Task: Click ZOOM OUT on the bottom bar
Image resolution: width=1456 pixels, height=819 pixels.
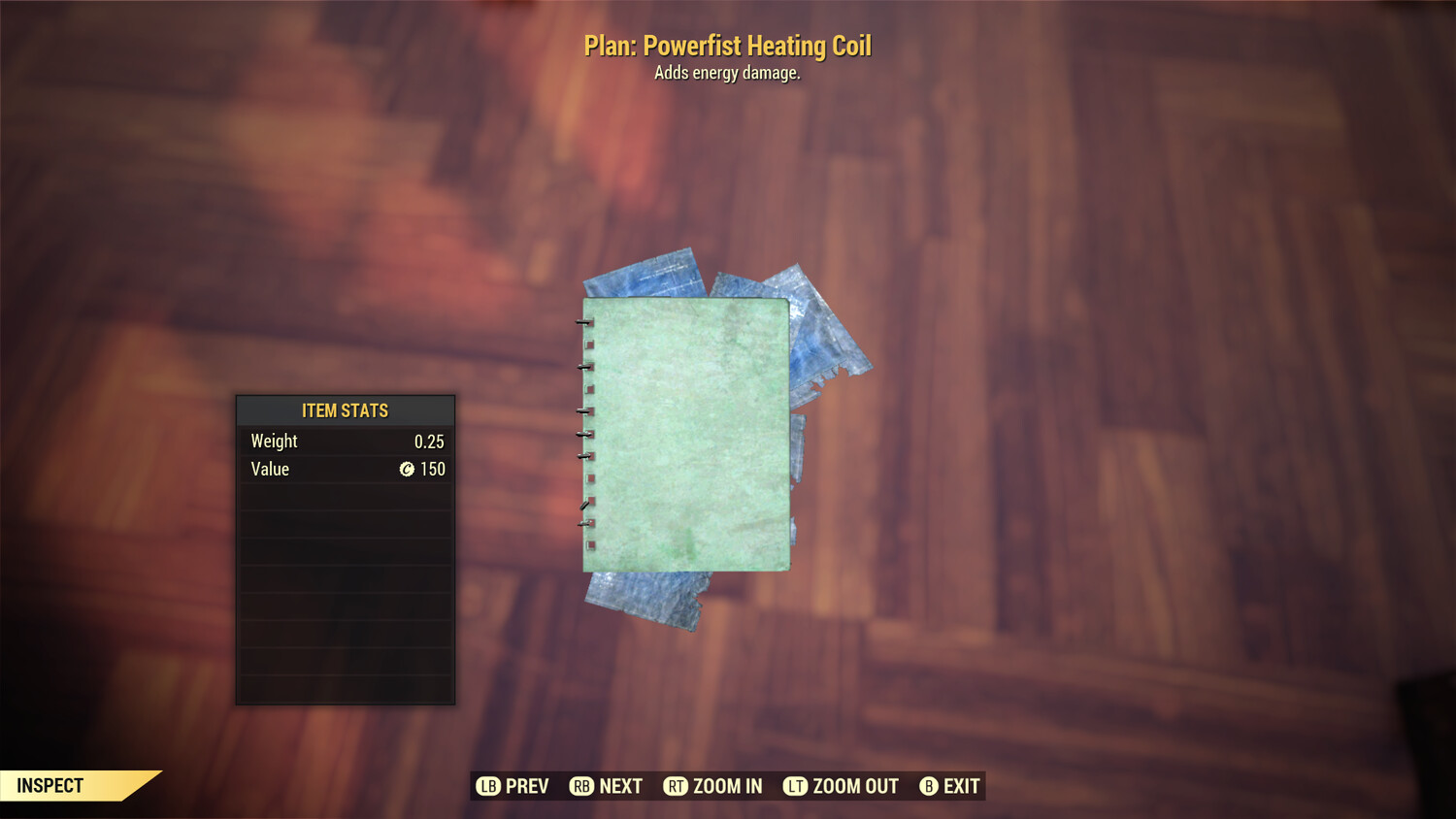Action: pyautogui.click(x=854, y=786)
